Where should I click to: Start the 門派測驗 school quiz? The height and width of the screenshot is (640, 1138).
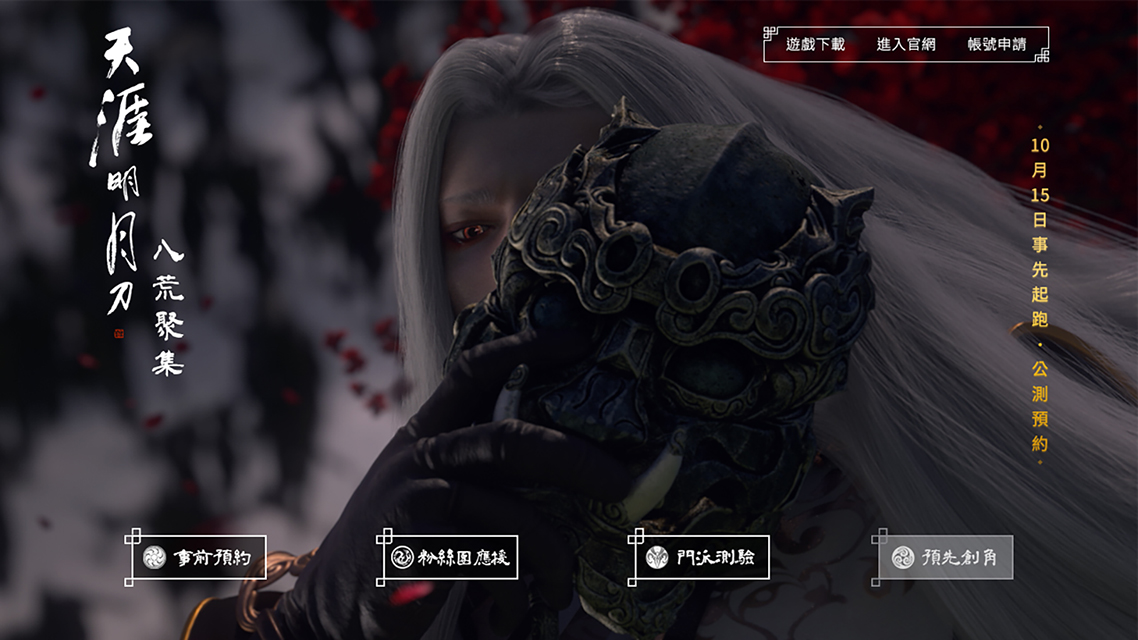pos(703,557)
